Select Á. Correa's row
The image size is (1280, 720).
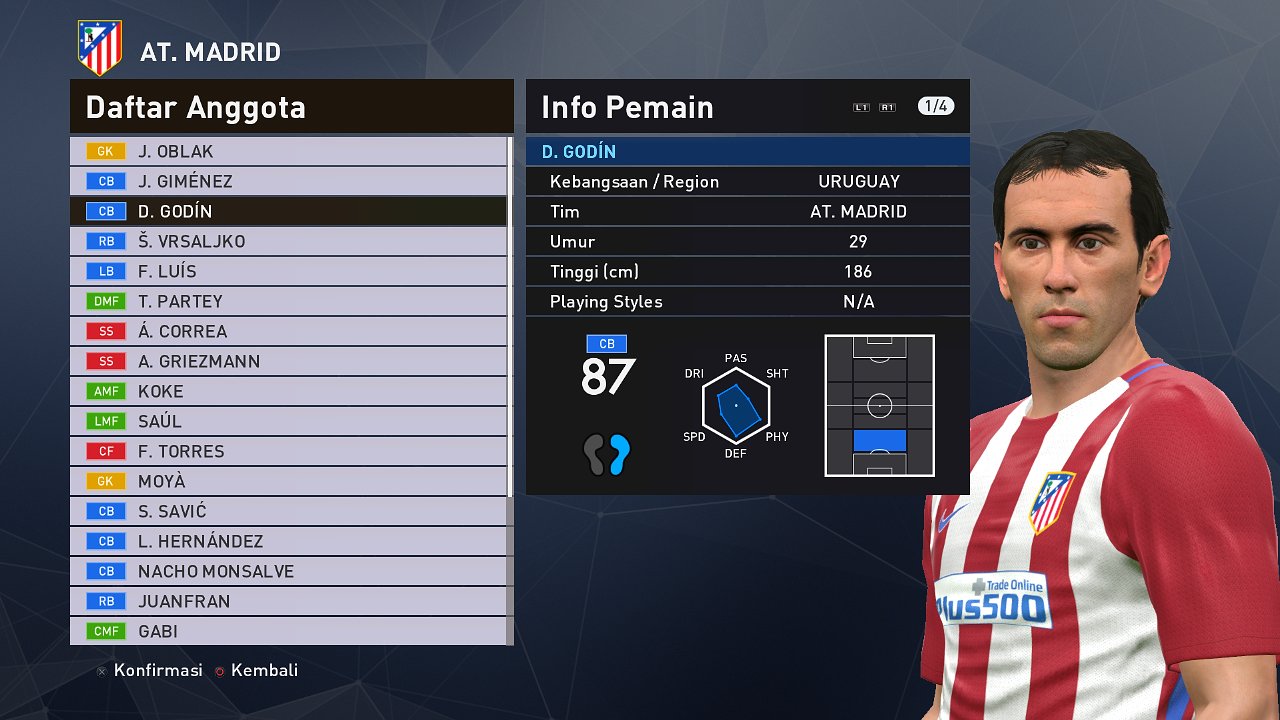[288, 331]
